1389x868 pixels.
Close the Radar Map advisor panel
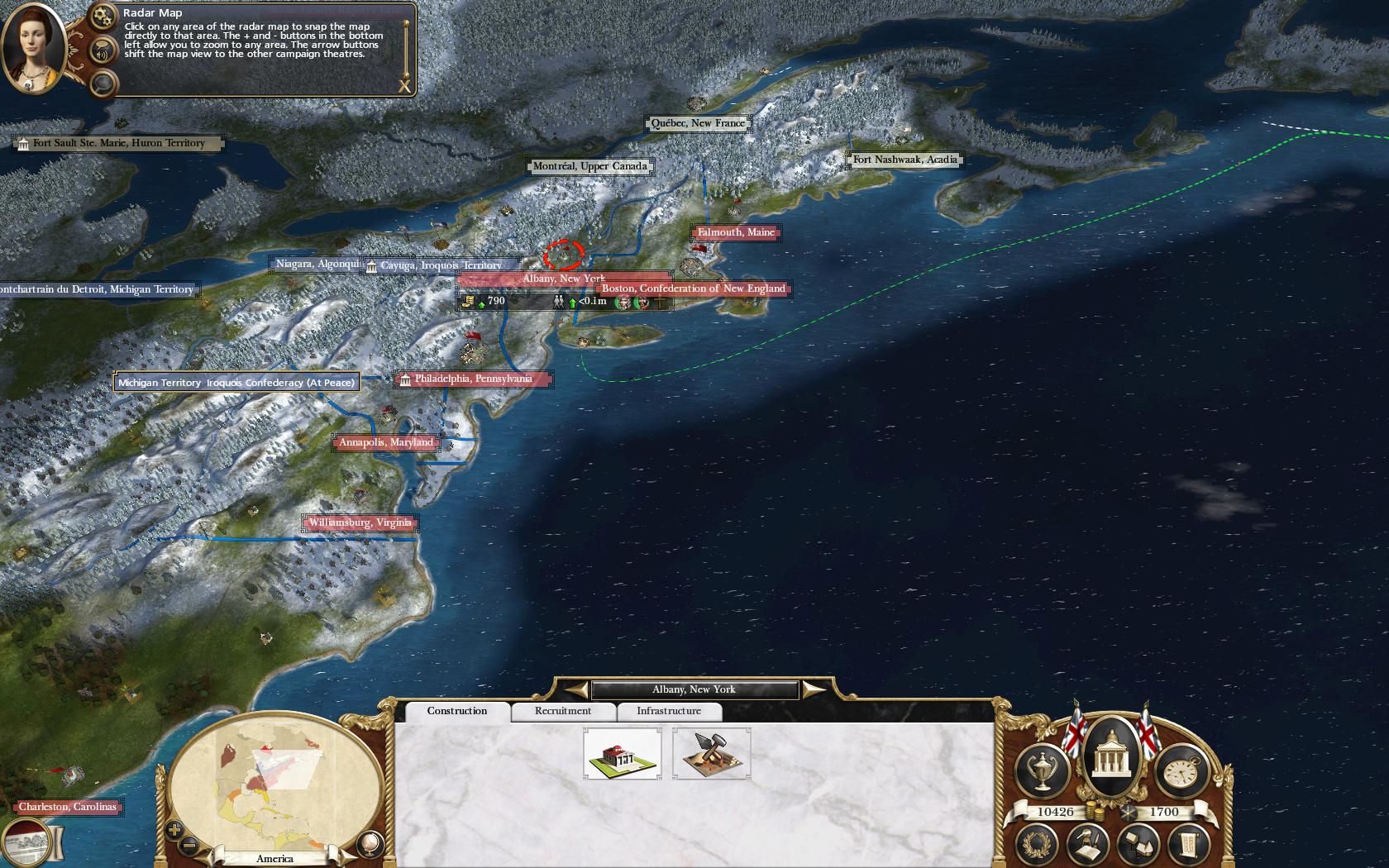pos(404,85)
